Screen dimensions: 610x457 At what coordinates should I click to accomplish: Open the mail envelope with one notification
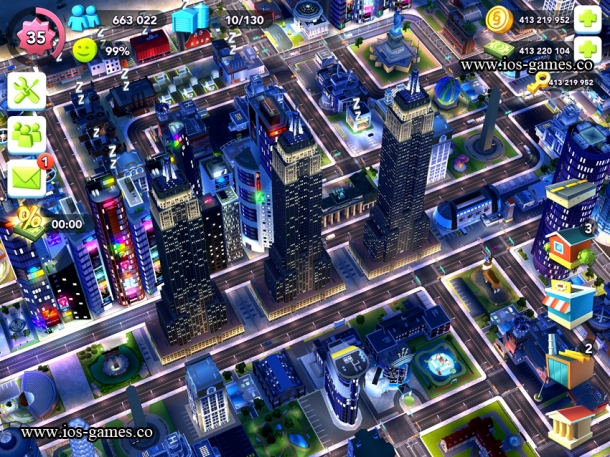click(x=27, y=177)
